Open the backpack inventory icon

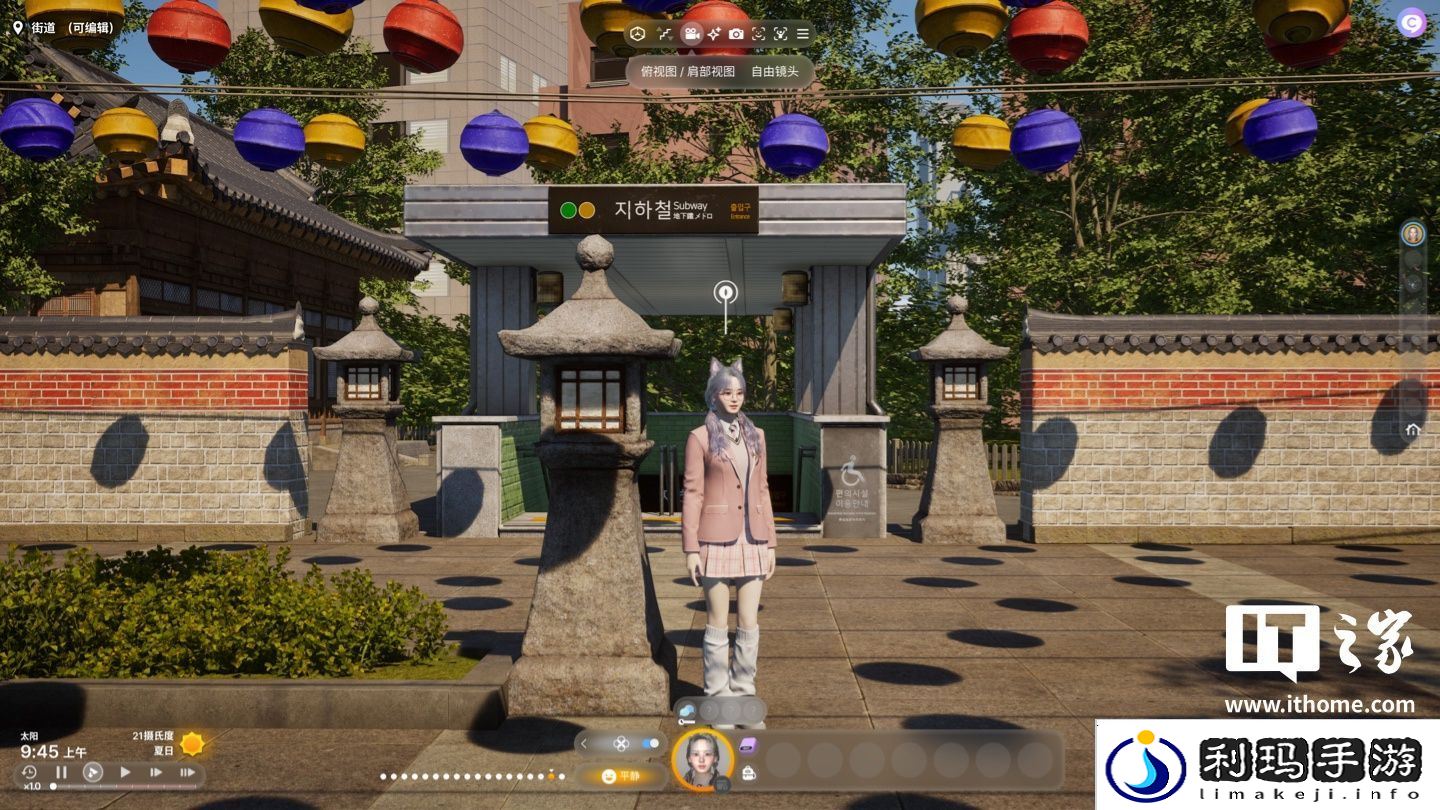(x=749, y=772)
